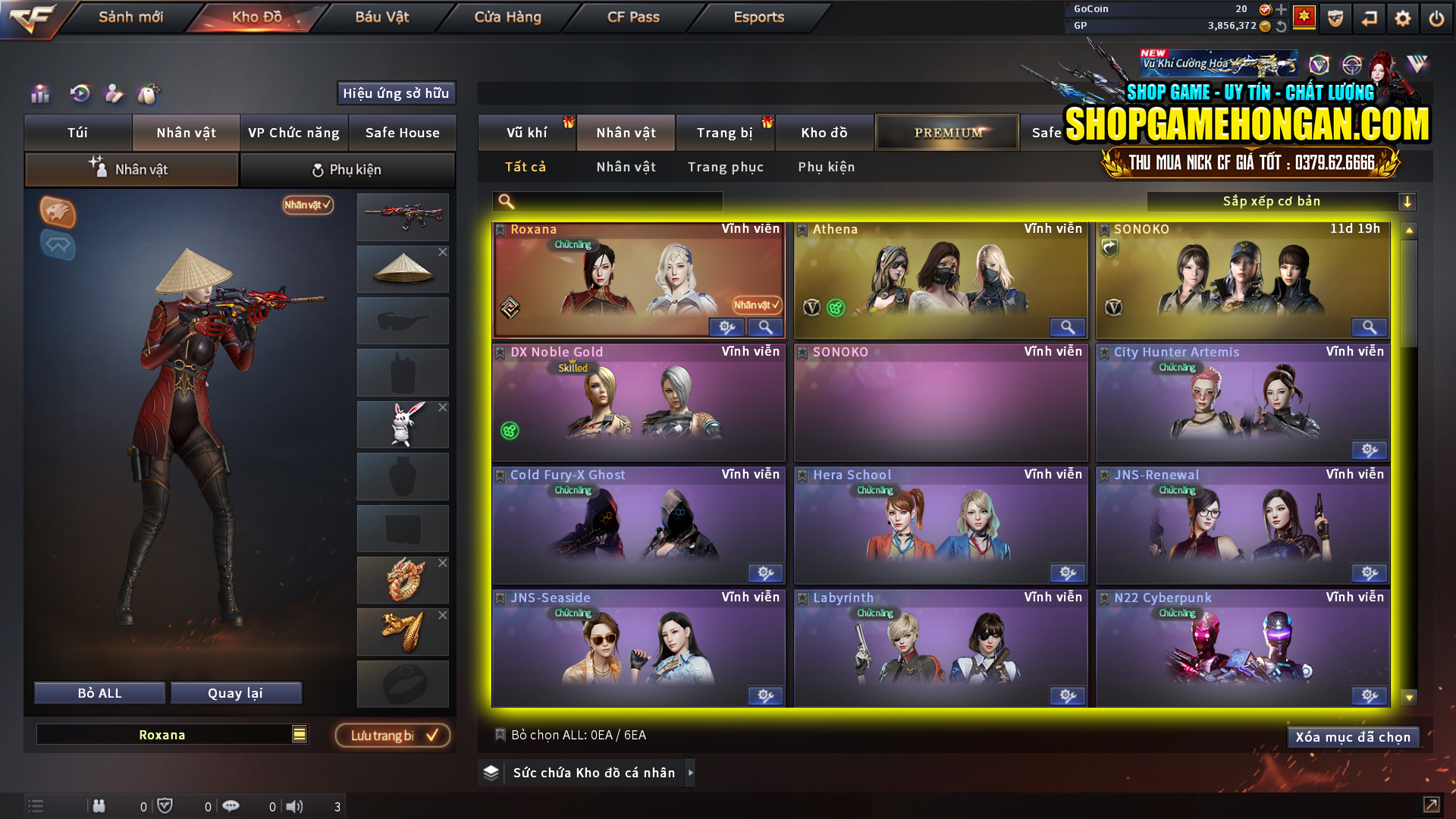The width and height of the screenshot is (1456, 819).
Task: Click the power exit icon in the top-right corner
Action: pos(1436,17)
